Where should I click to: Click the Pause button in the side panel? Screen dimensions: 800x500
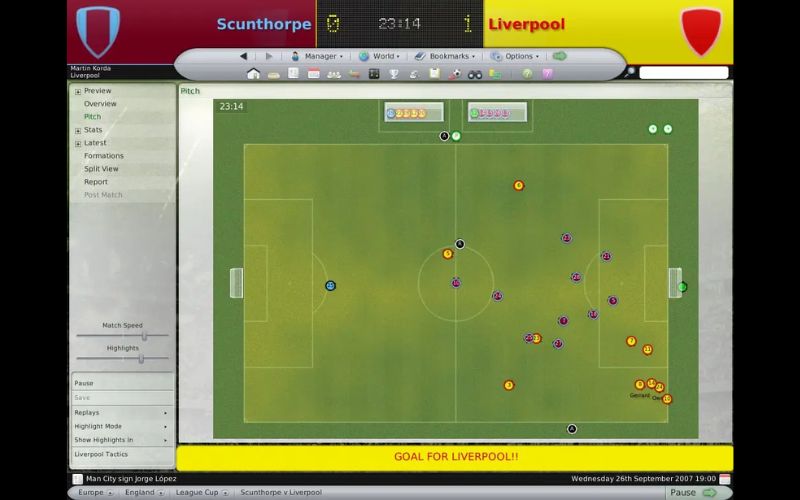click(x=84, y=383)
